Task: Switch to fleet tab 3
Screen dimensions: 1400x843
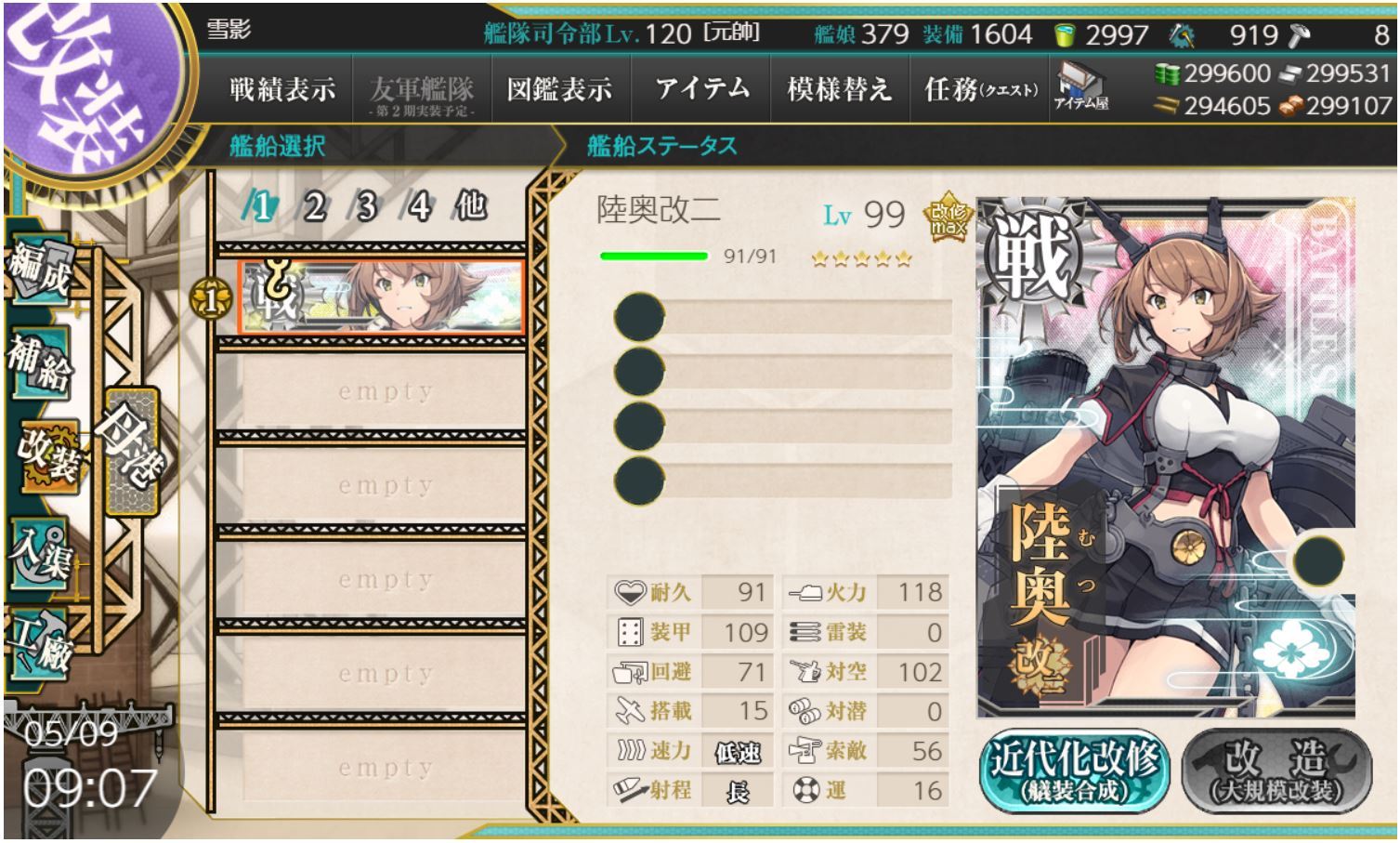Action: (367, 206)
